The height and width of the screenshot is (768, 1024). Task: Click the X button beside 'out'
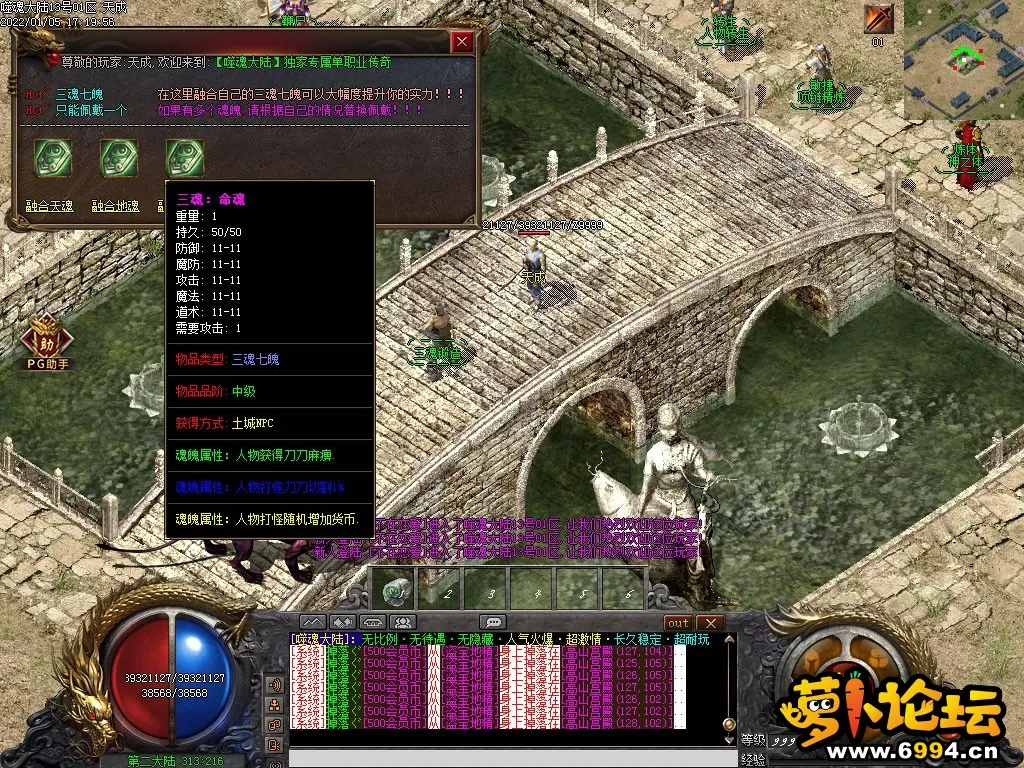tap(710, 622)
